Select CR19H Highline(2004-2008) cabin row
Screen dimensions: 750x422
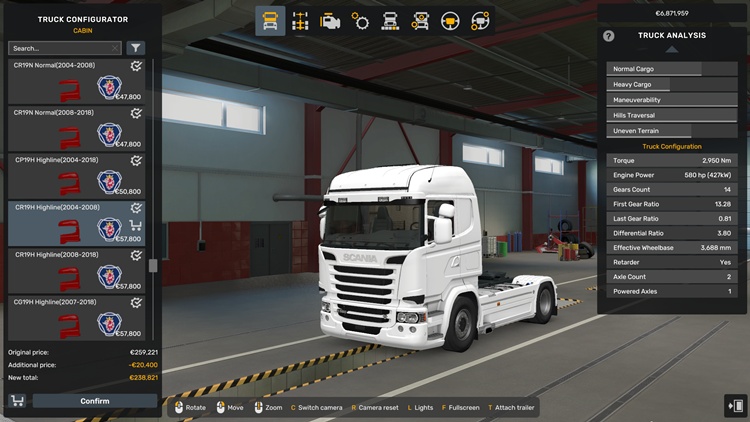(75, 223)
